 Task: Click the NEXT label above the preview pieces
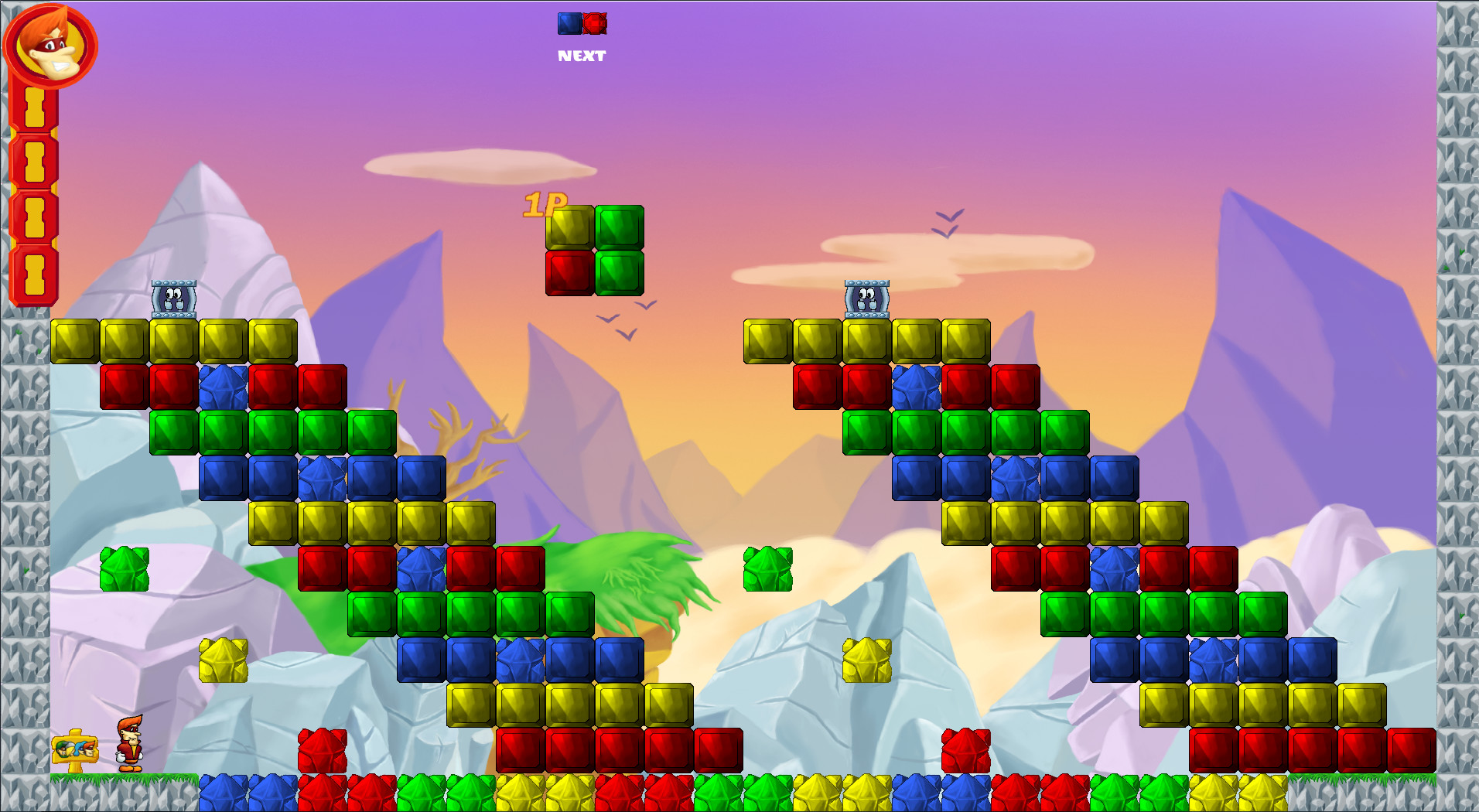click(582, 55)
